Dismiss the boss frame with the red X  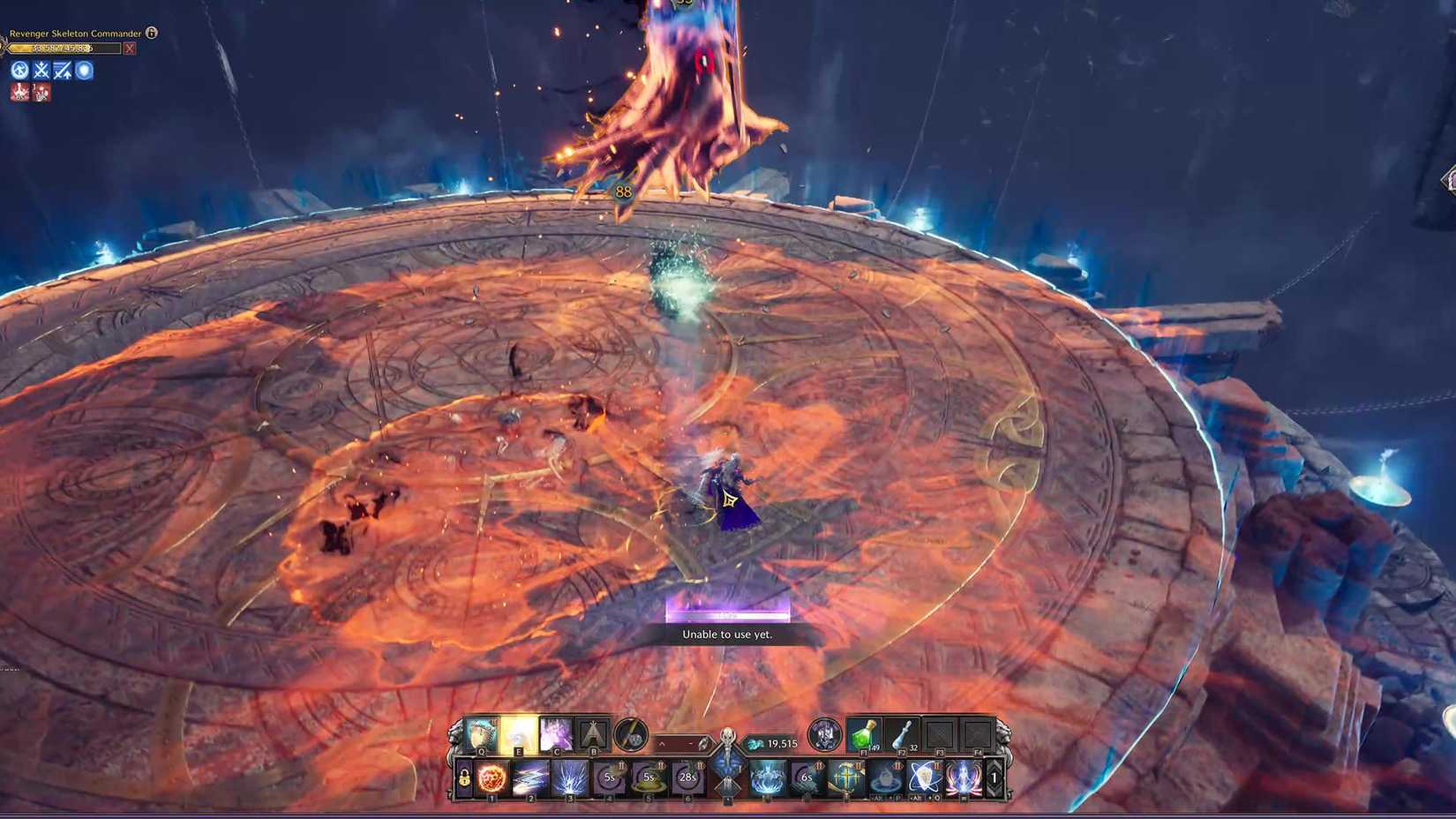point(130,48)
